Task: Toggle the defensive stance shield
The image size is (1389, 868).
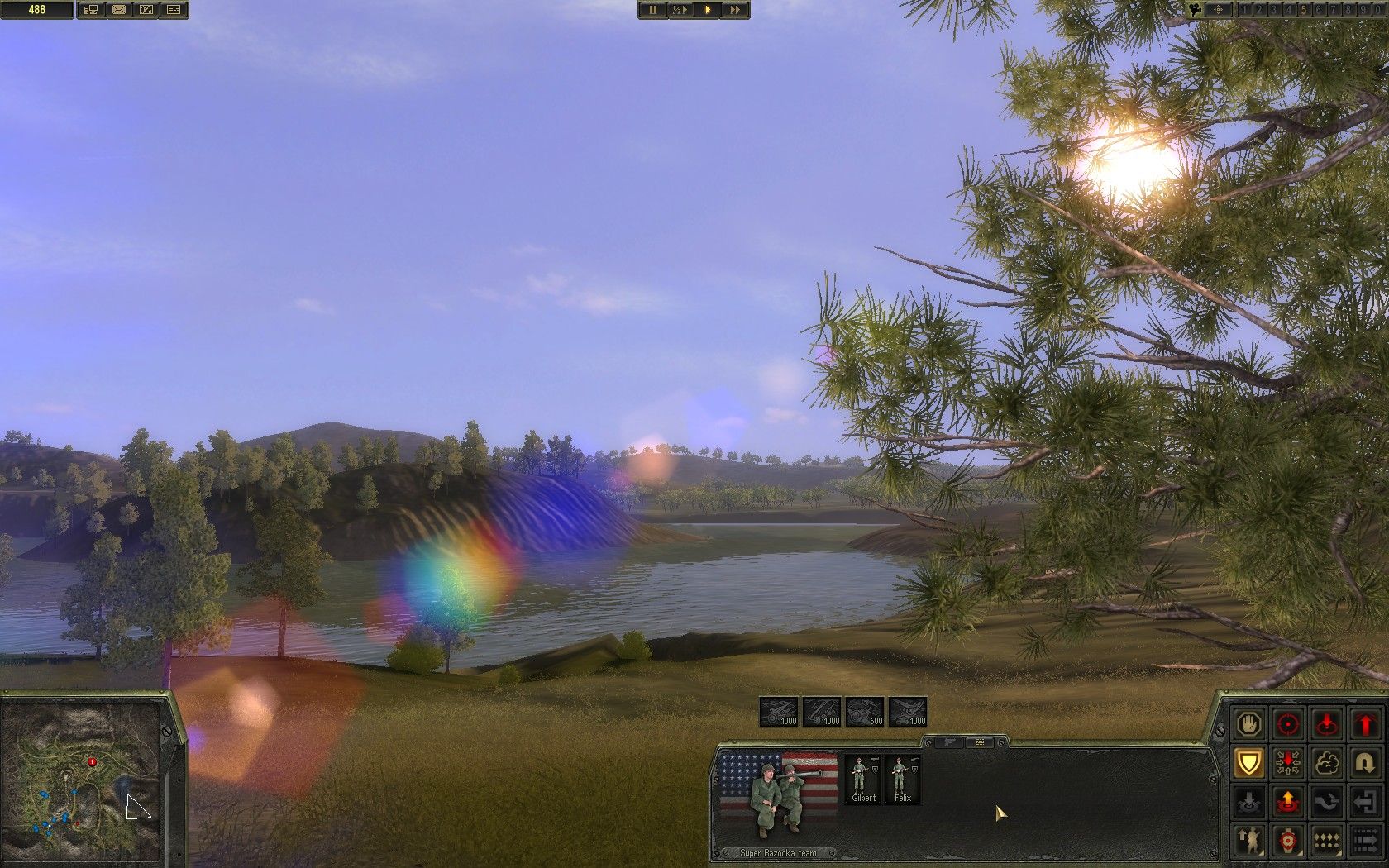Action: tap(1248, 763)
